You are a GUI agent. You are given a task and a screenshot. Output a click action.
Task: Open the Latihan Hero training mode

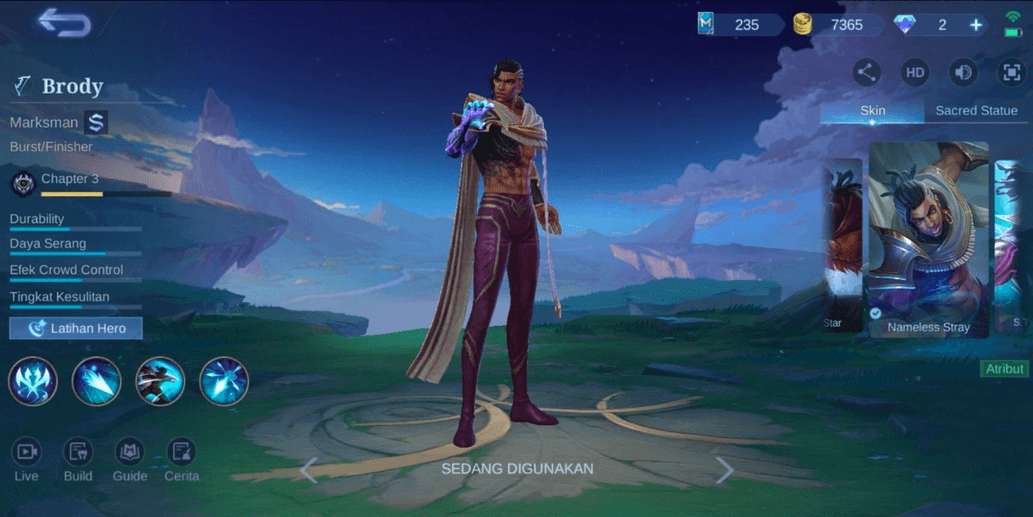(x=76, y=328)
